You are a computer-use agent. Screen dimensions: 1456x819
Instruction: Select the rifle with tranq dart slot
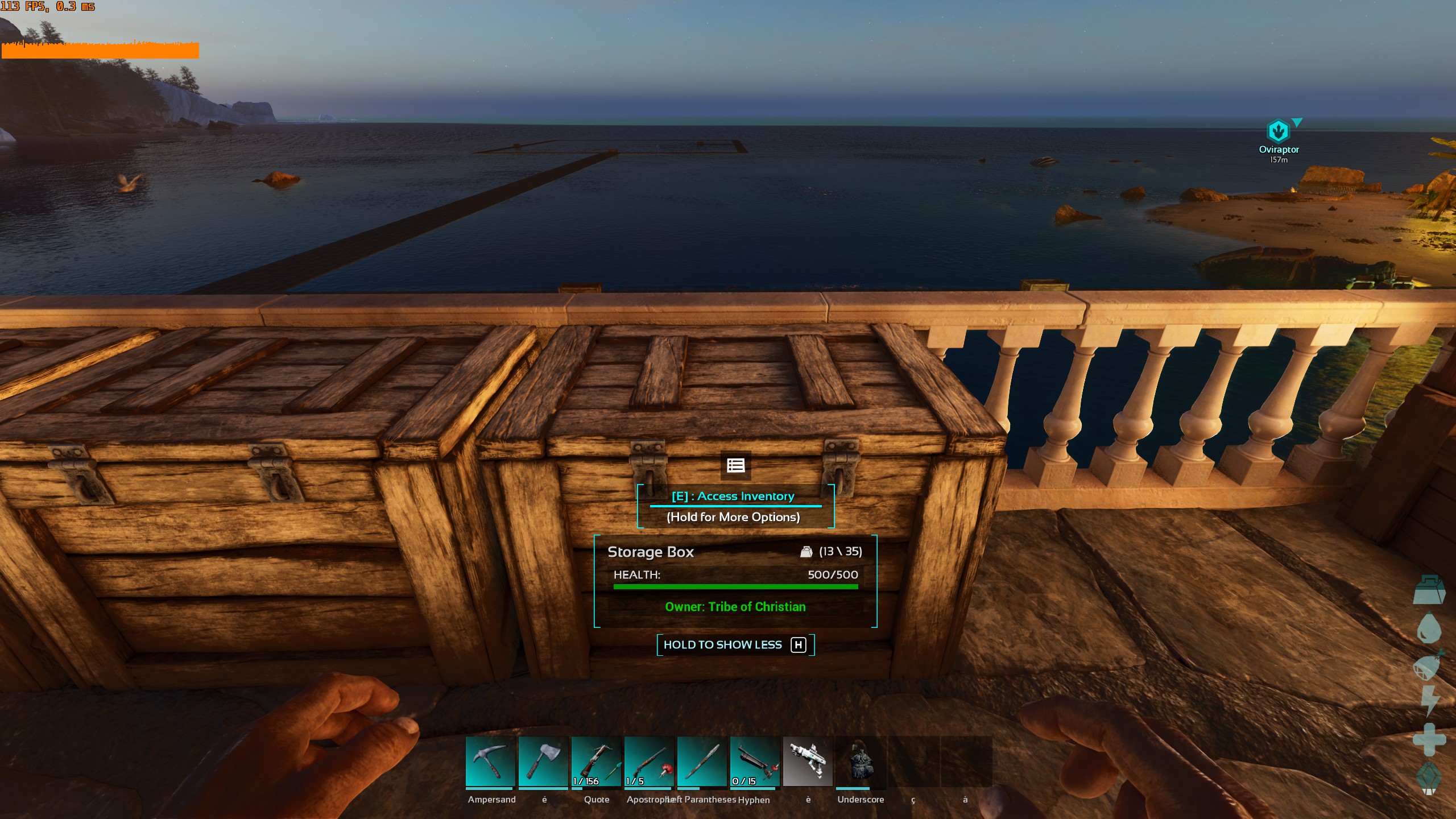click(649, 762)
